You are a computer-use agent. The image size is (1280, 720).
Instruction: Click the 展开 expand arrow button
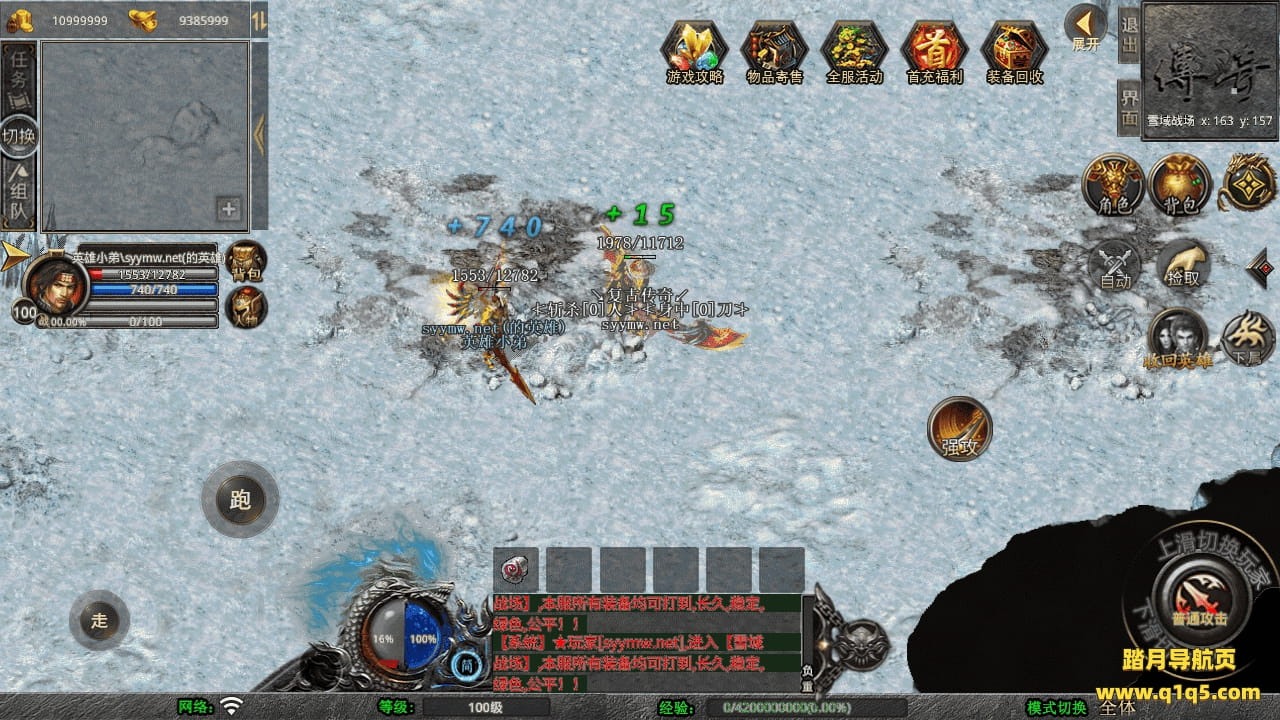click(x=1085, y=27)
